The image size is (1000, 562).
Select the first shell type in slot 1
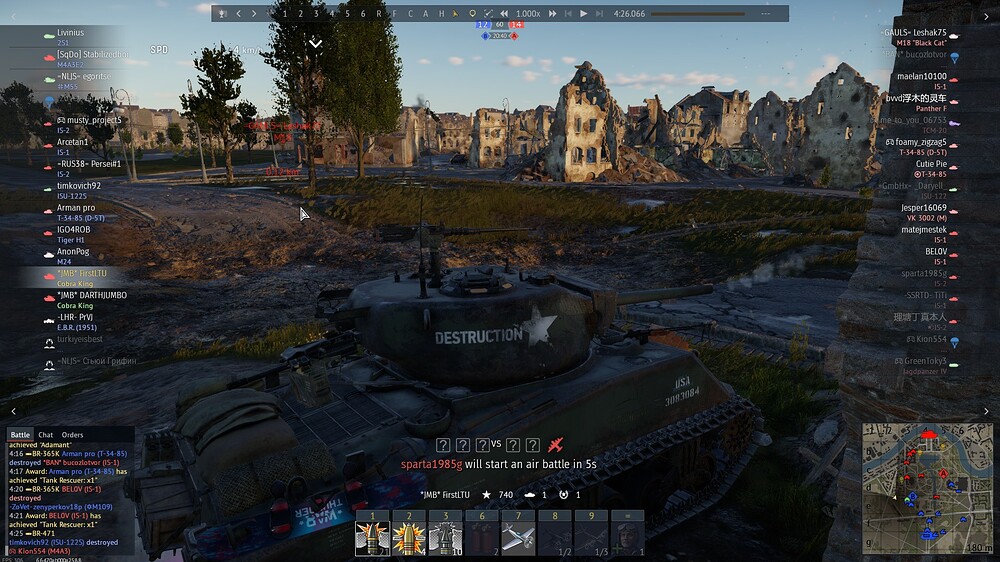[371, 538]
